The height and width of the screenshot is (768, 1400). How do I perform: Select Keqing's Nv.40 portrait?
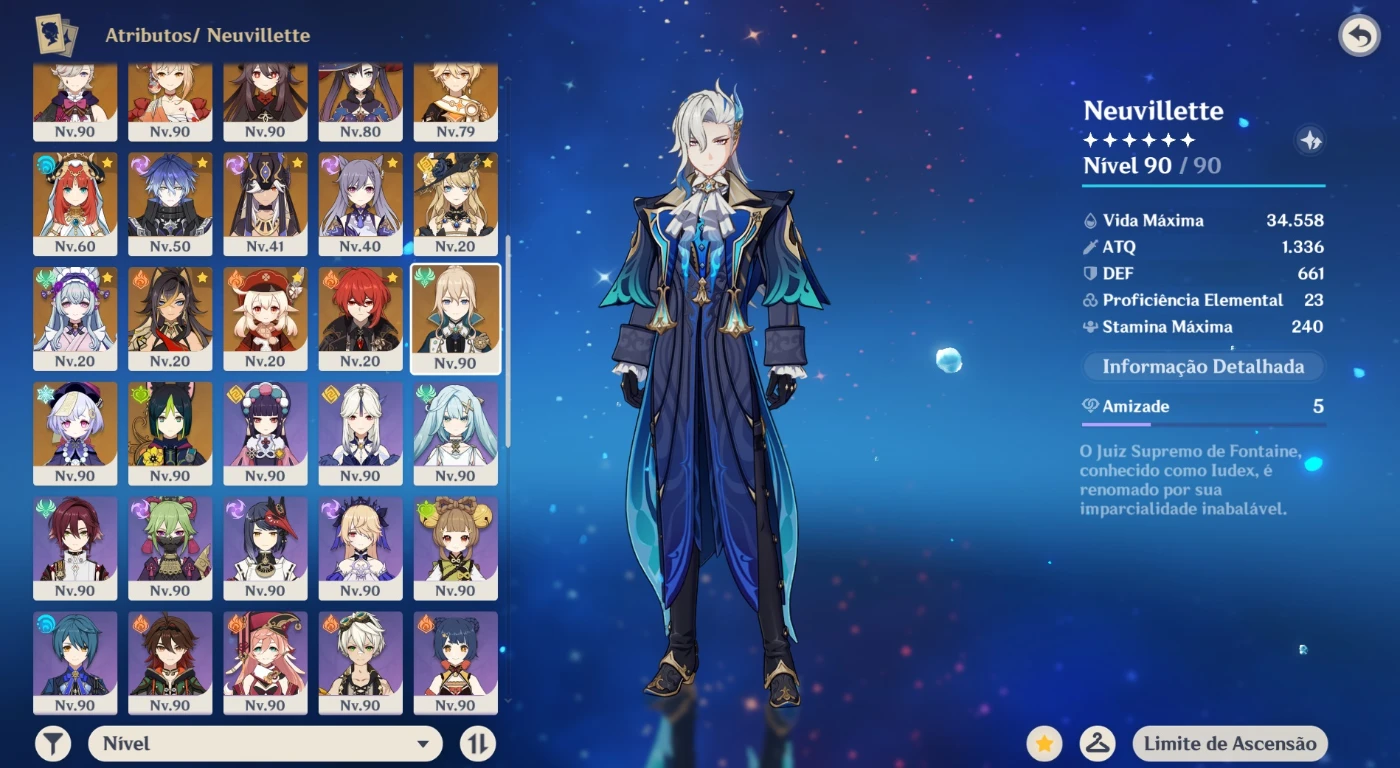[x=362, y=202]
